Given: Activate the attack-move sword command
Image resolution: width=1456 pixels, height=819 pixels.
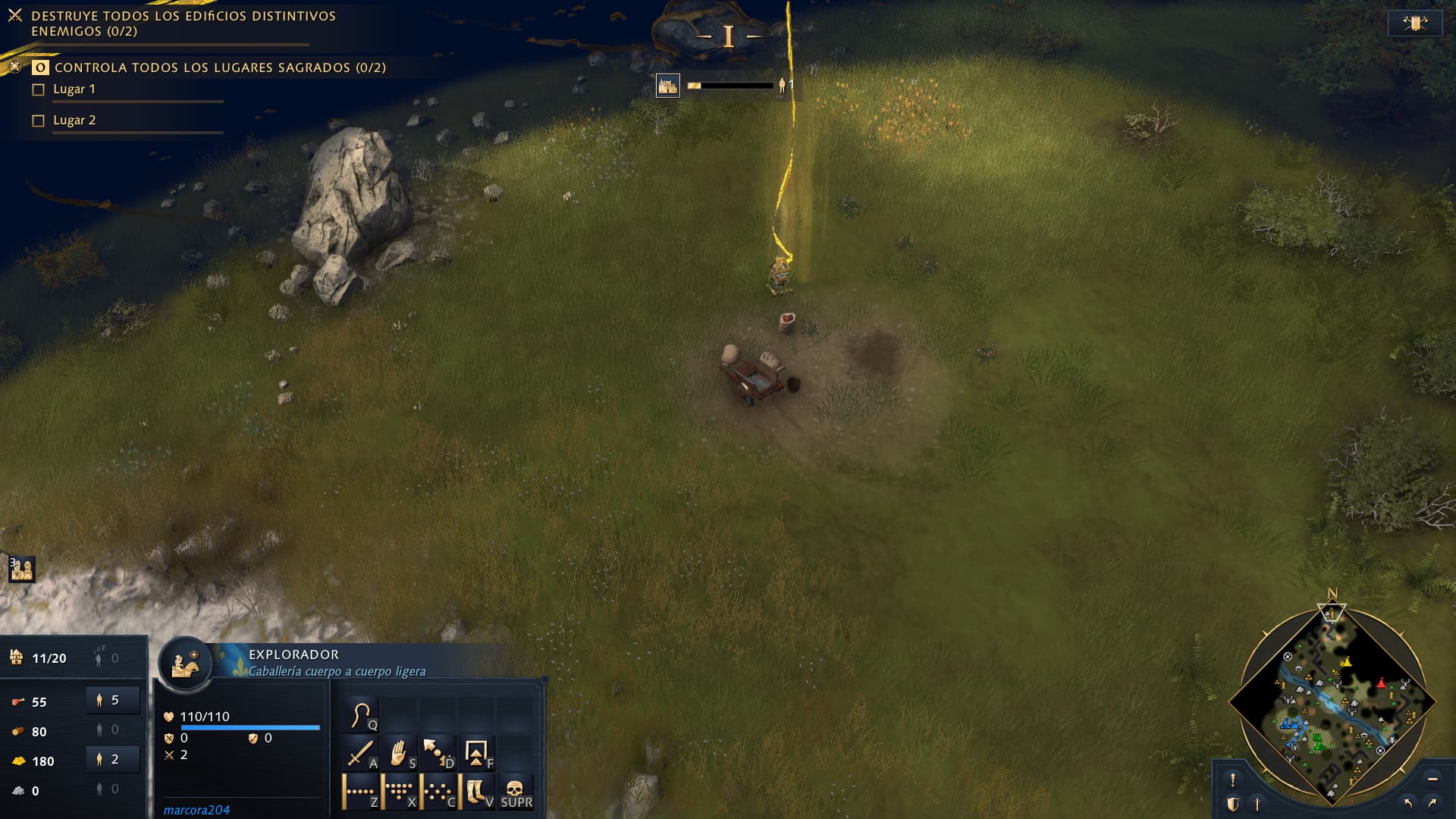Looking at the screenshot, I should (359, 753).
